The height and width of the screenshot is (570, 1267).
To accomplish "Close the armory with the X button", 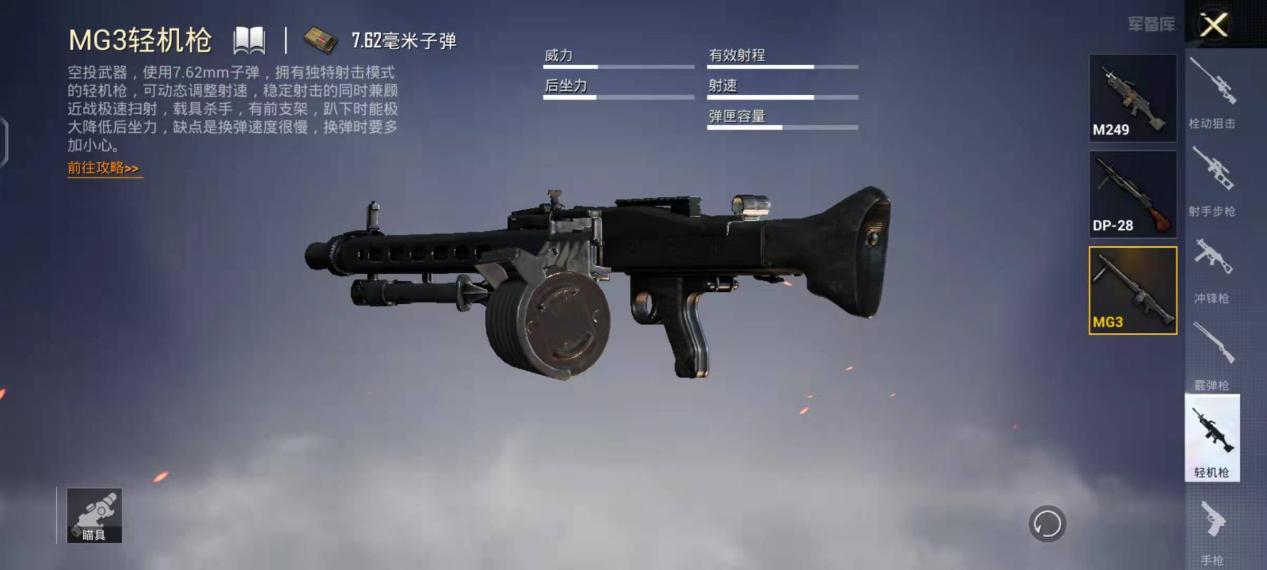I will (1214, 25).
